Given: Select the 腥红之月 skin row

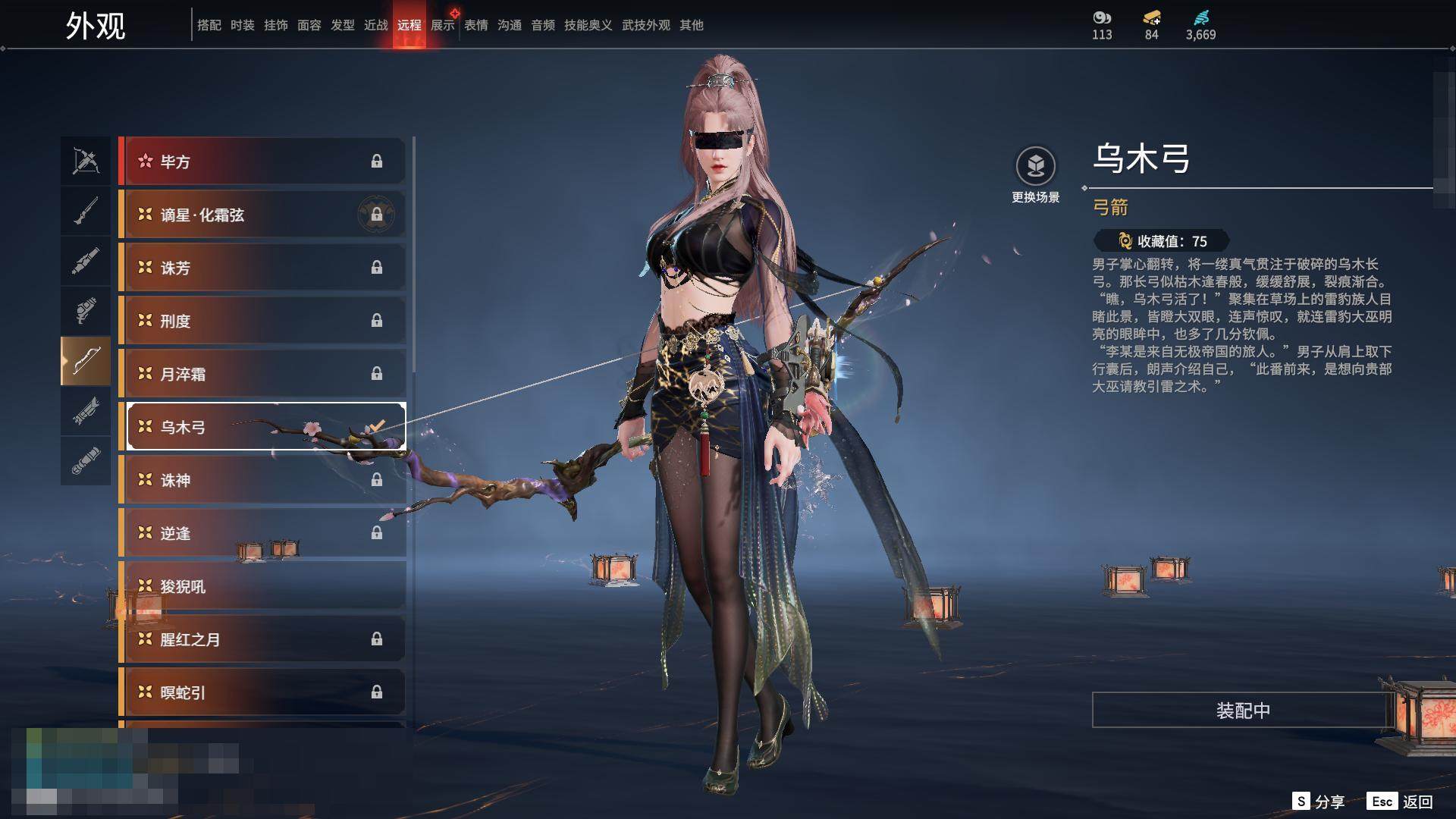Looking at the screenshot, I should [x=262, y=639].
